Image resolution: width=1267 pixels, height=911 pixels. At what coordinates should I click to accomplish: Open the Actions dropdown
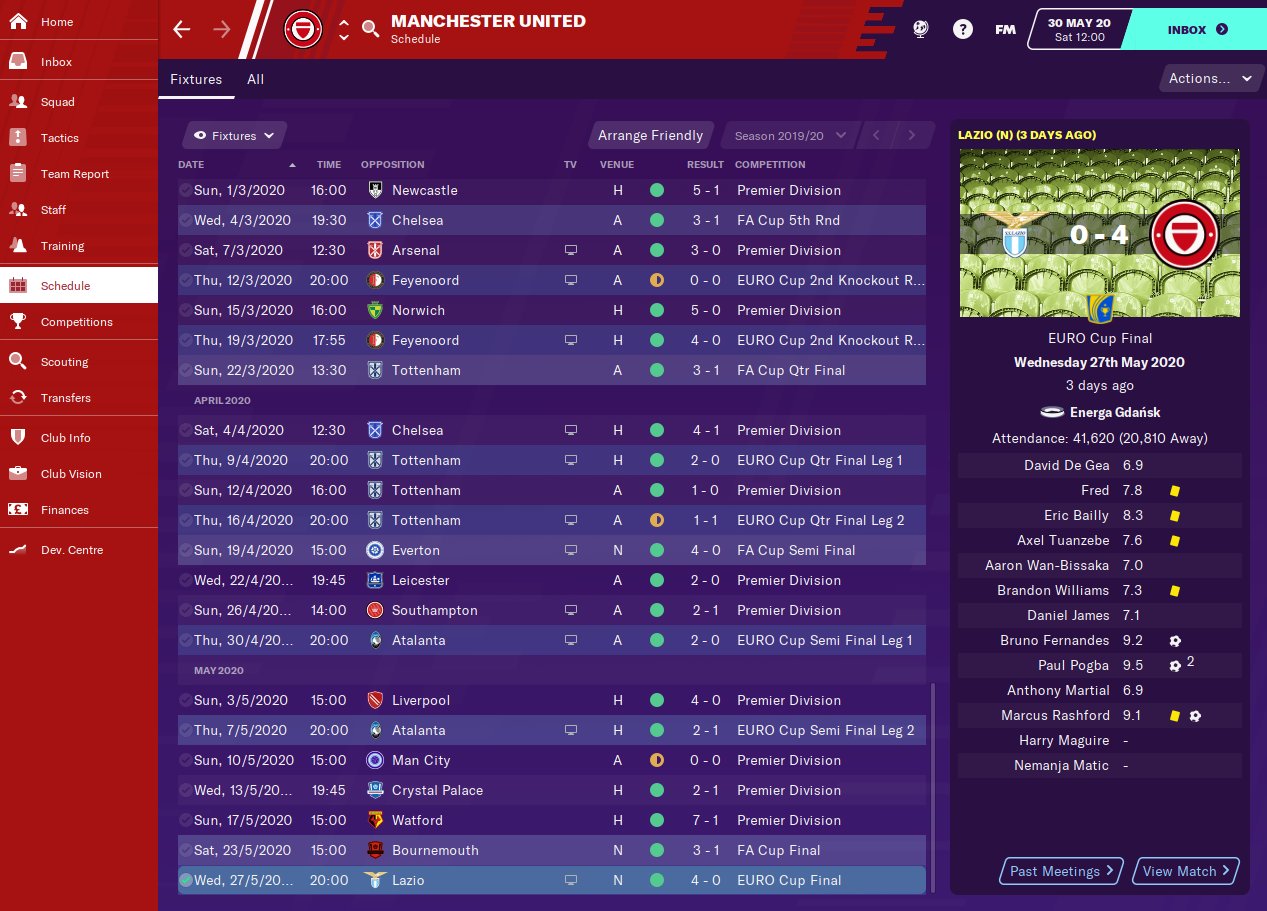(x=1210, y=79)
